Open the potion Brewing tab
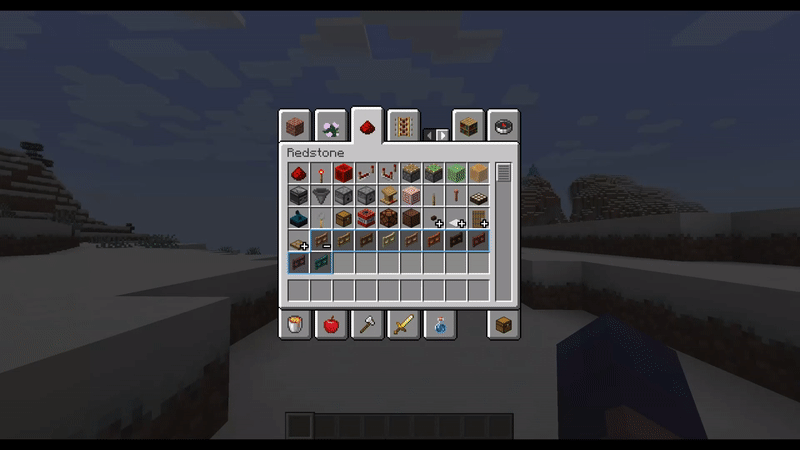 [440, 324]
